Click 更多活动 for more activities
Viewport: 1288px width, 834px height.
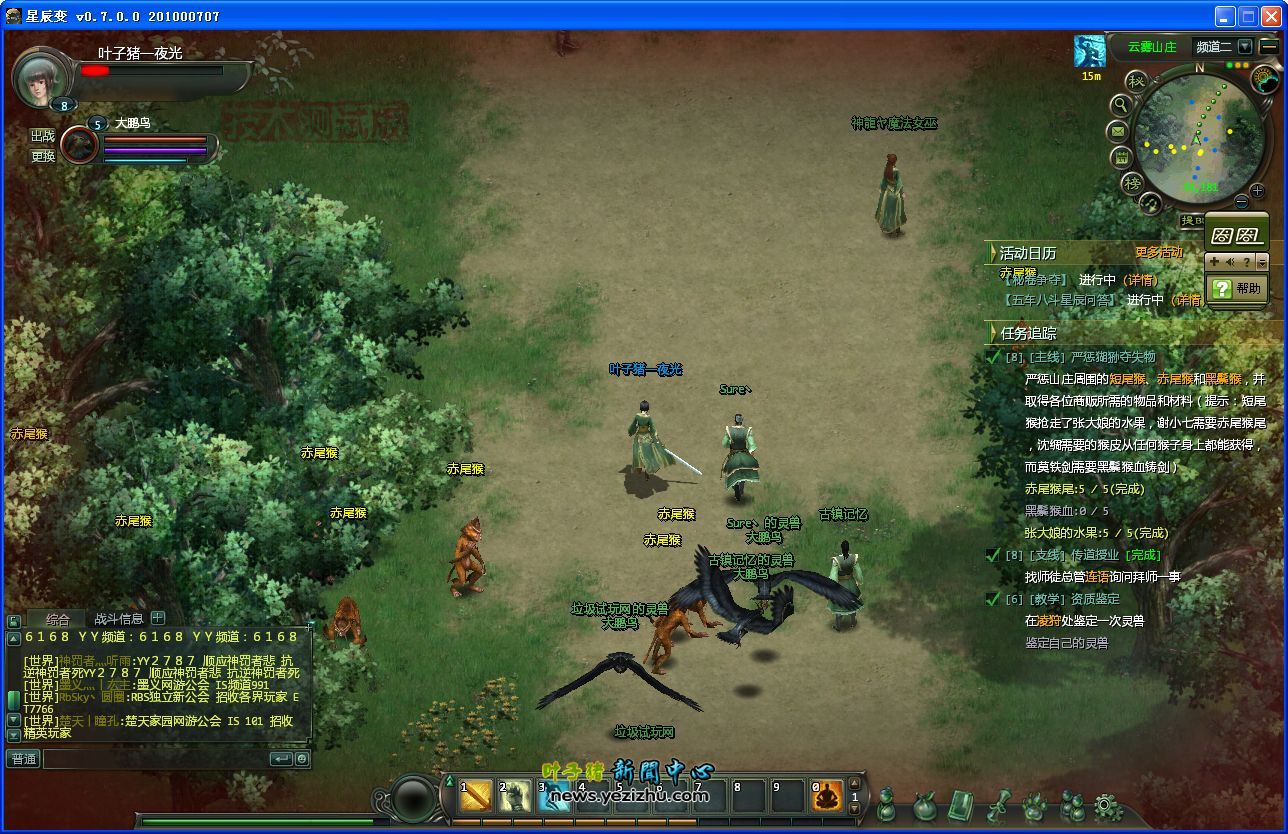point(1158,253)
